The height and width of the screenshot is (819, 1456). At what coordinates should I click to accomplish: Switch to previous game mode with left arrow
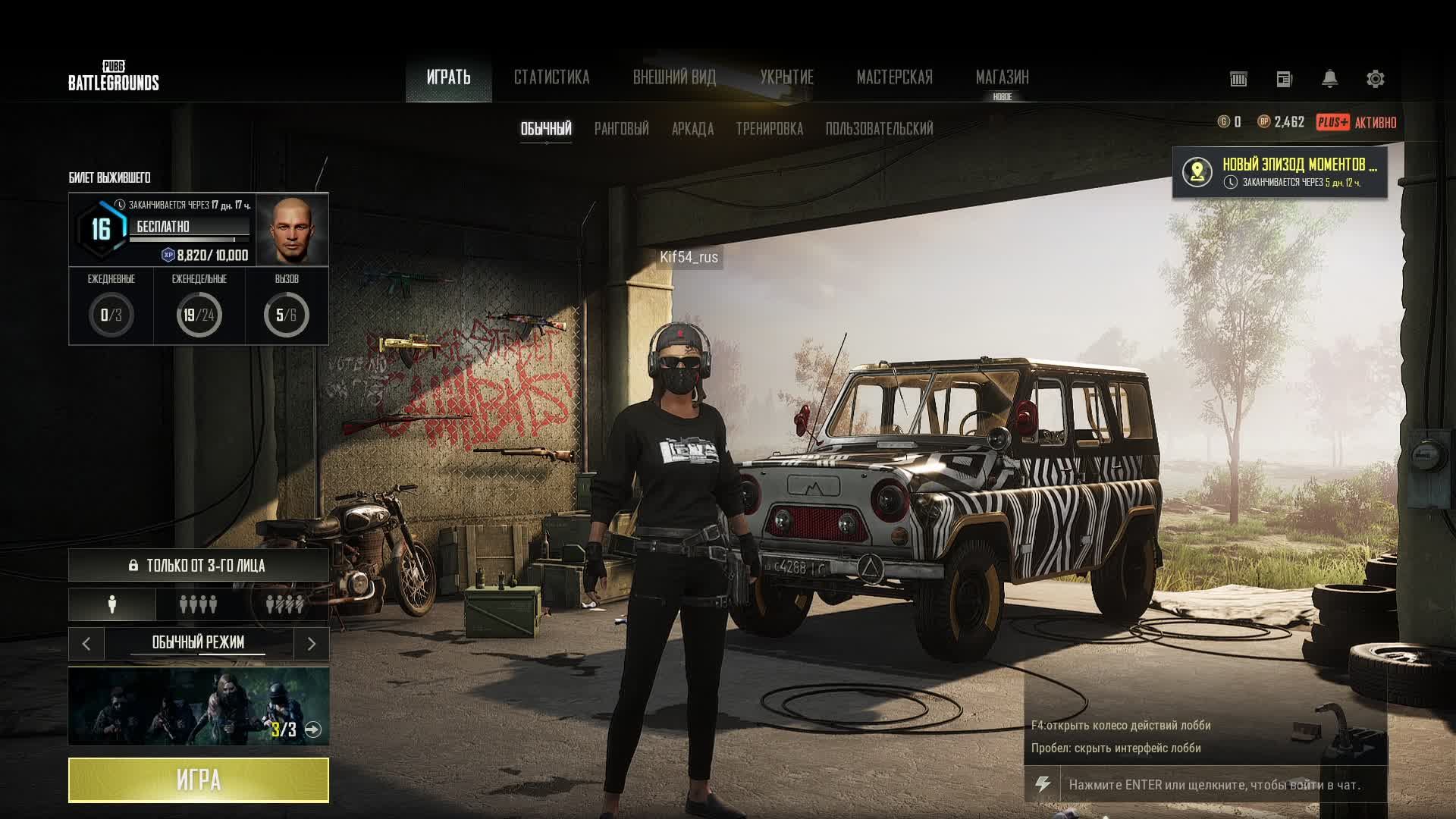pyautogui.click(x=86, y=644)
